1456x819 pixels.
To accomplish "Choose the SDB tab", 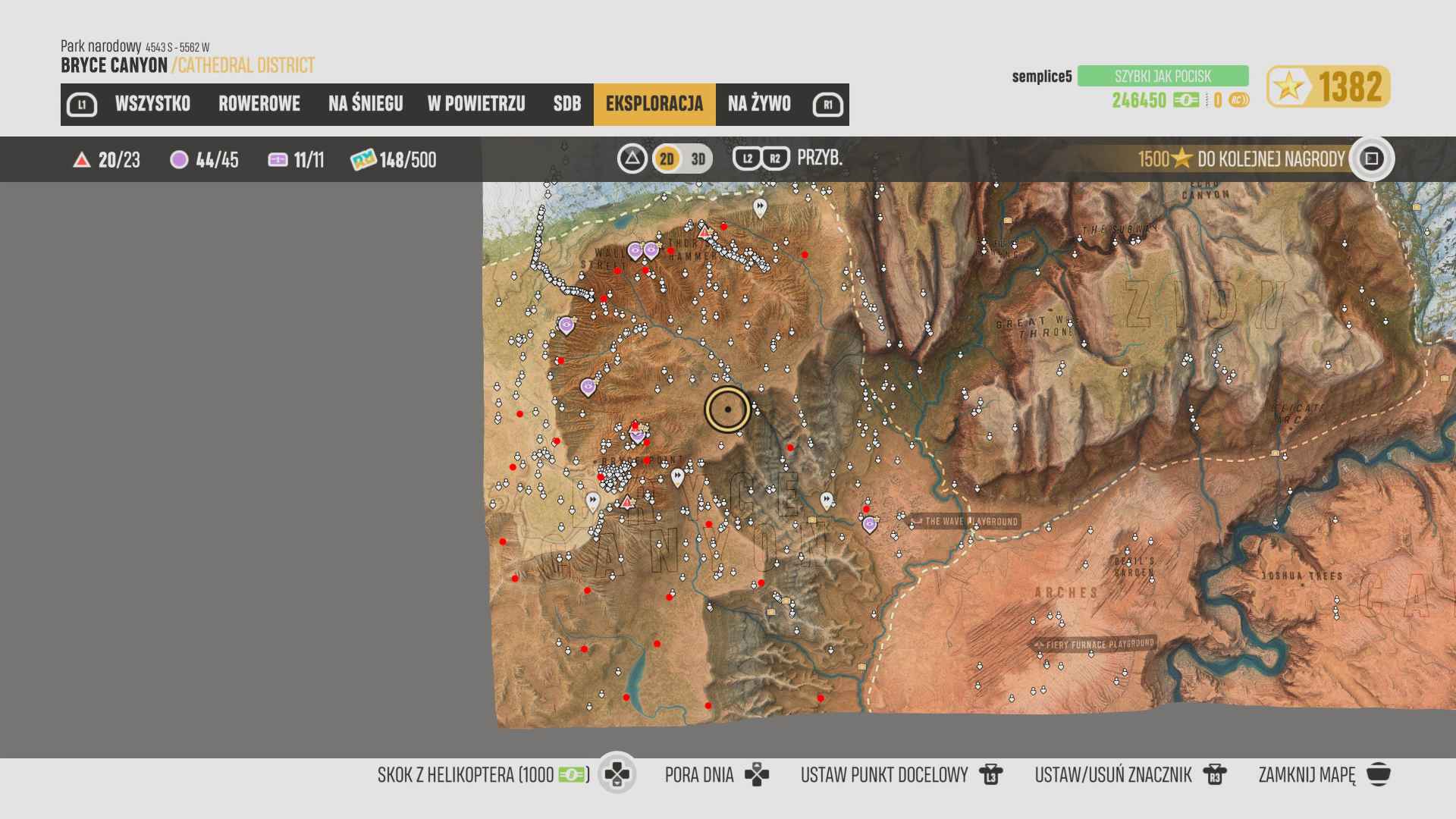I will (566, 104).
